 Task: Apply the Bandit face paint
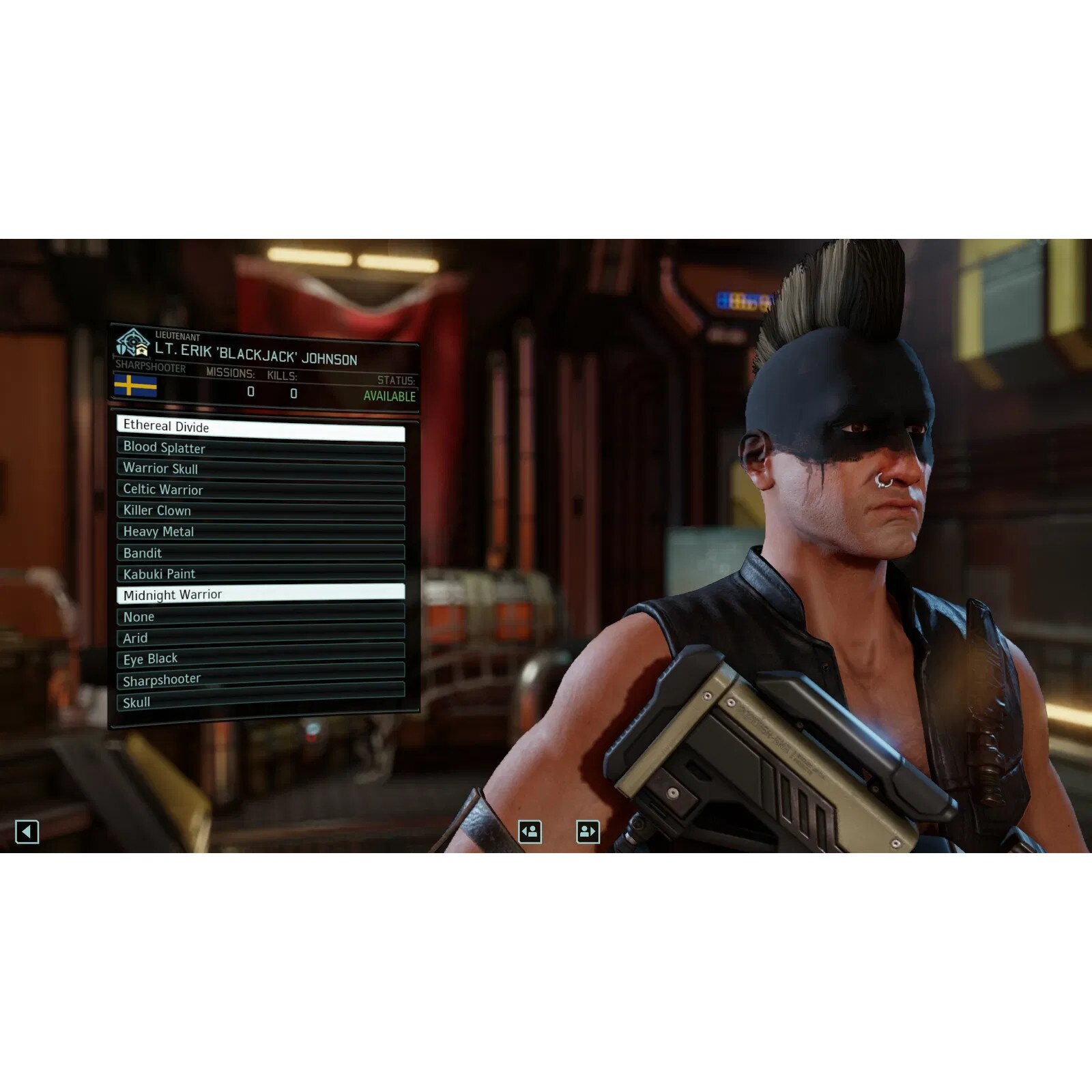pyautogui.click(x=261, y=553)
